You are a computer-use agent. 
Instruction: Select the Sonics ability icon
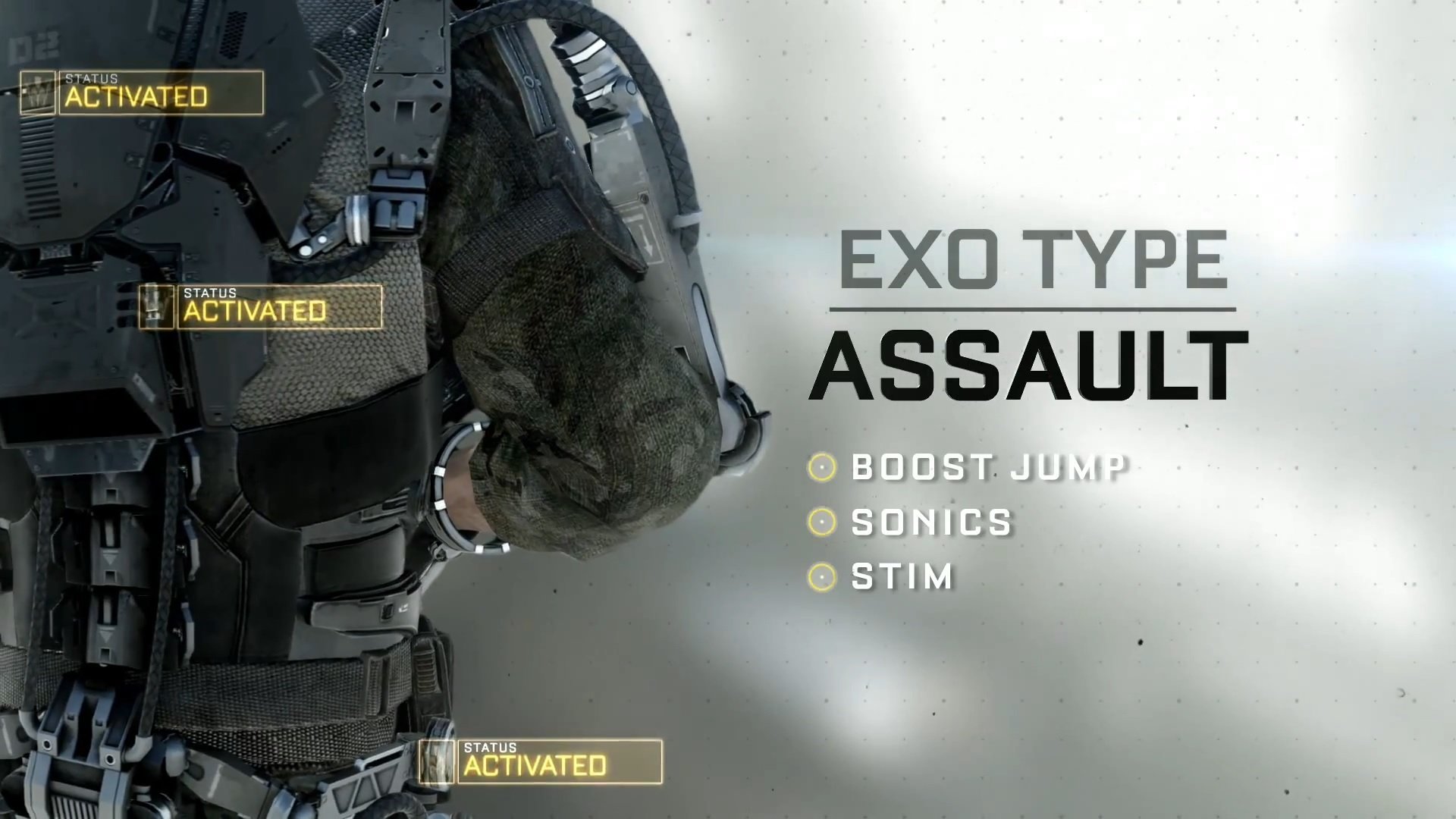coord(821,522)
